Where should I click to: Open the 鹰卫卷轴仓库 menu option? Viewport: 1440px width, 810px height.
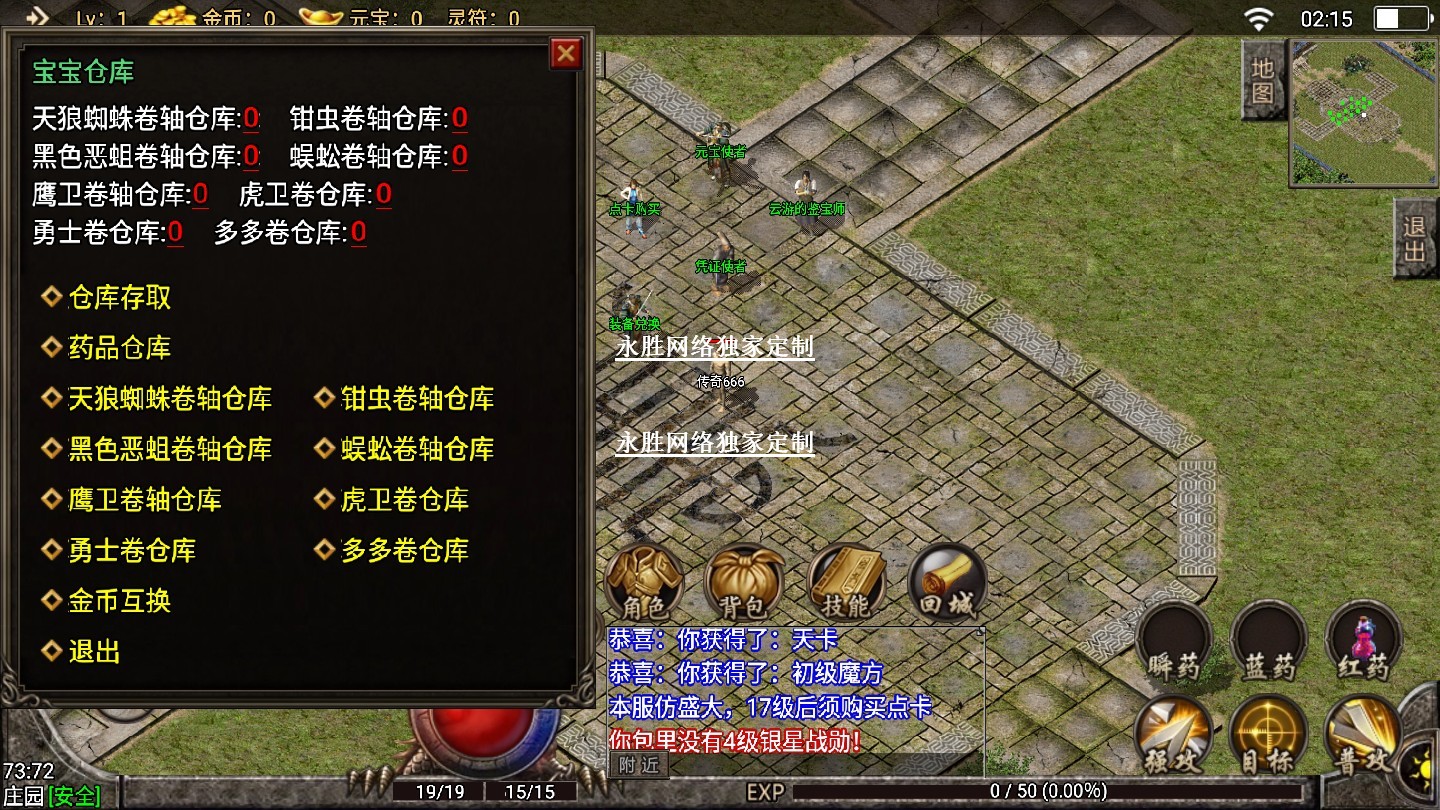(144, 500)
